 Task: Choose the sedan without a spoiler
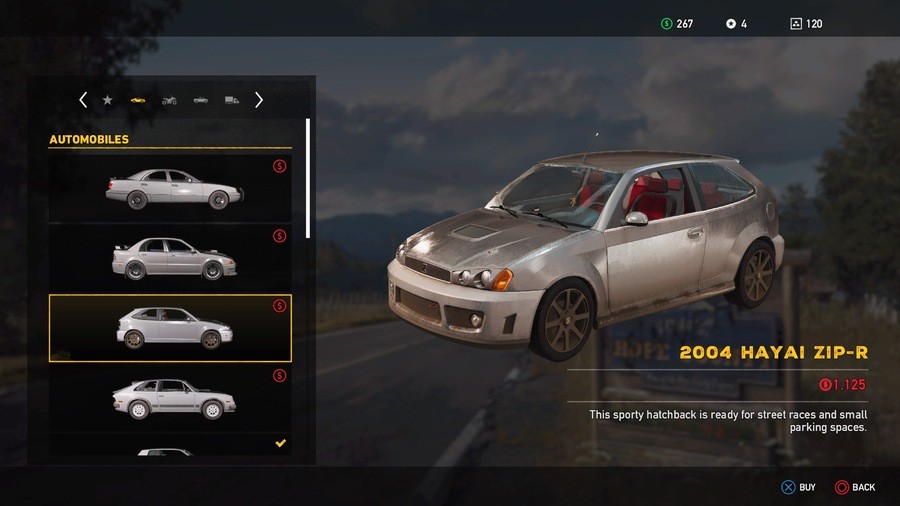(170, 188)
